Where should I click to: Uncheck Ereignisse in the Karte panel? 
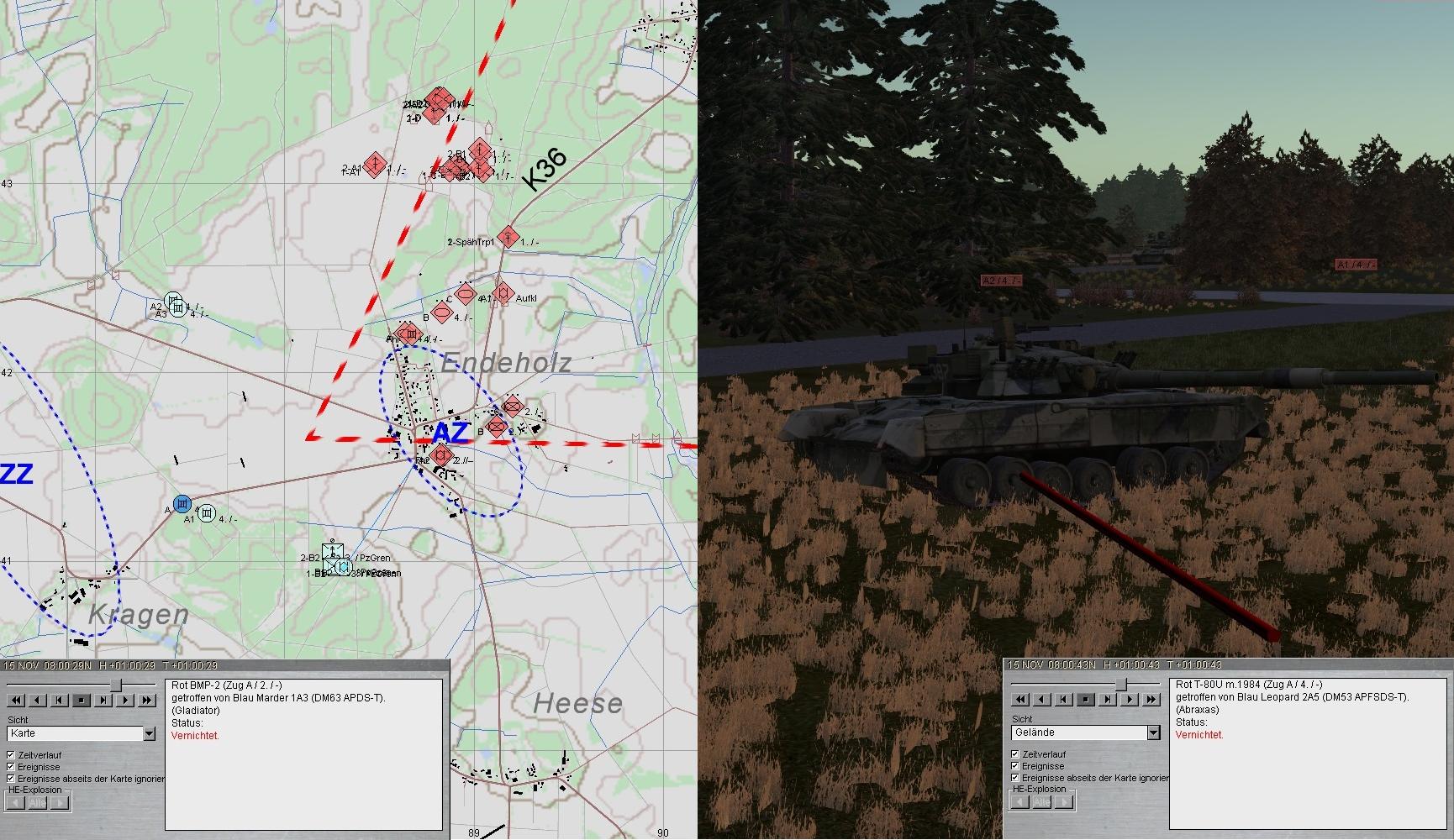[x=11, y=767]
